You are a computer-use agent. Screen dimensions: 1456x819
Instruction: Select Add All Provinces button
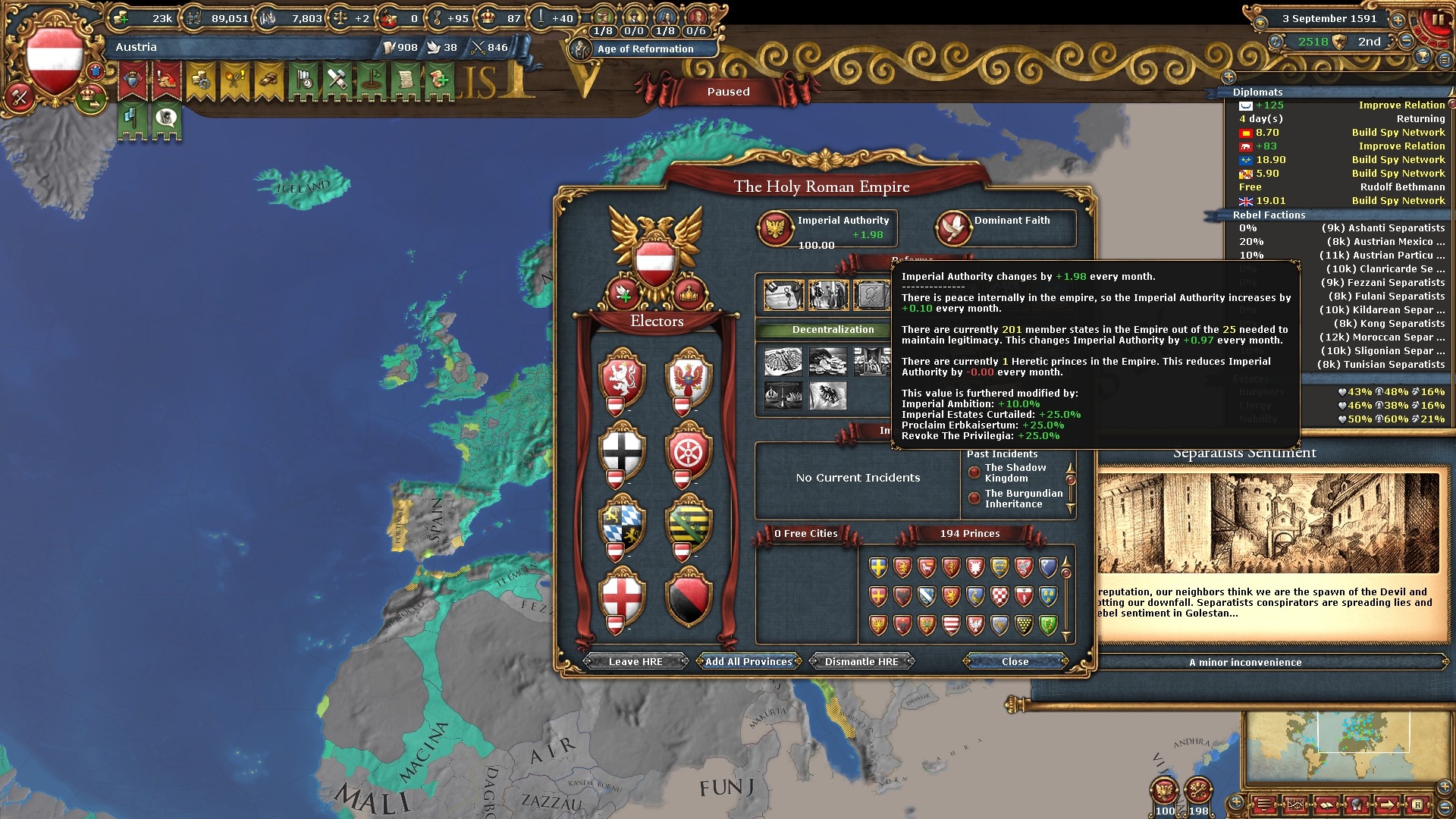[748, 662]
